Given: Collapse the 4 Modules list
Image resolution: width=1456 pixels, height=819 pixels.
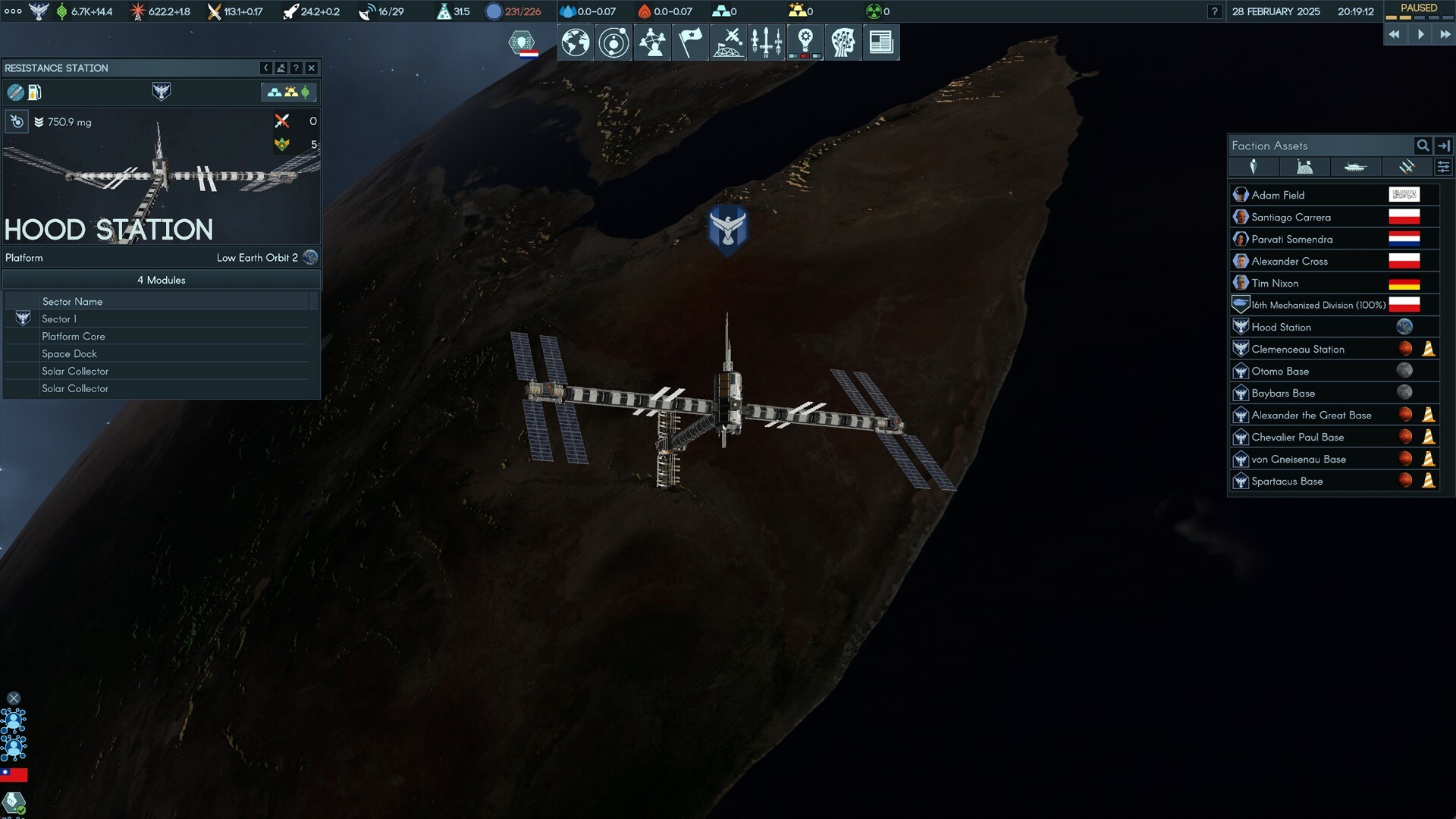Looking at the screenshot, I should pyautogui.click(x=159, y=280).
